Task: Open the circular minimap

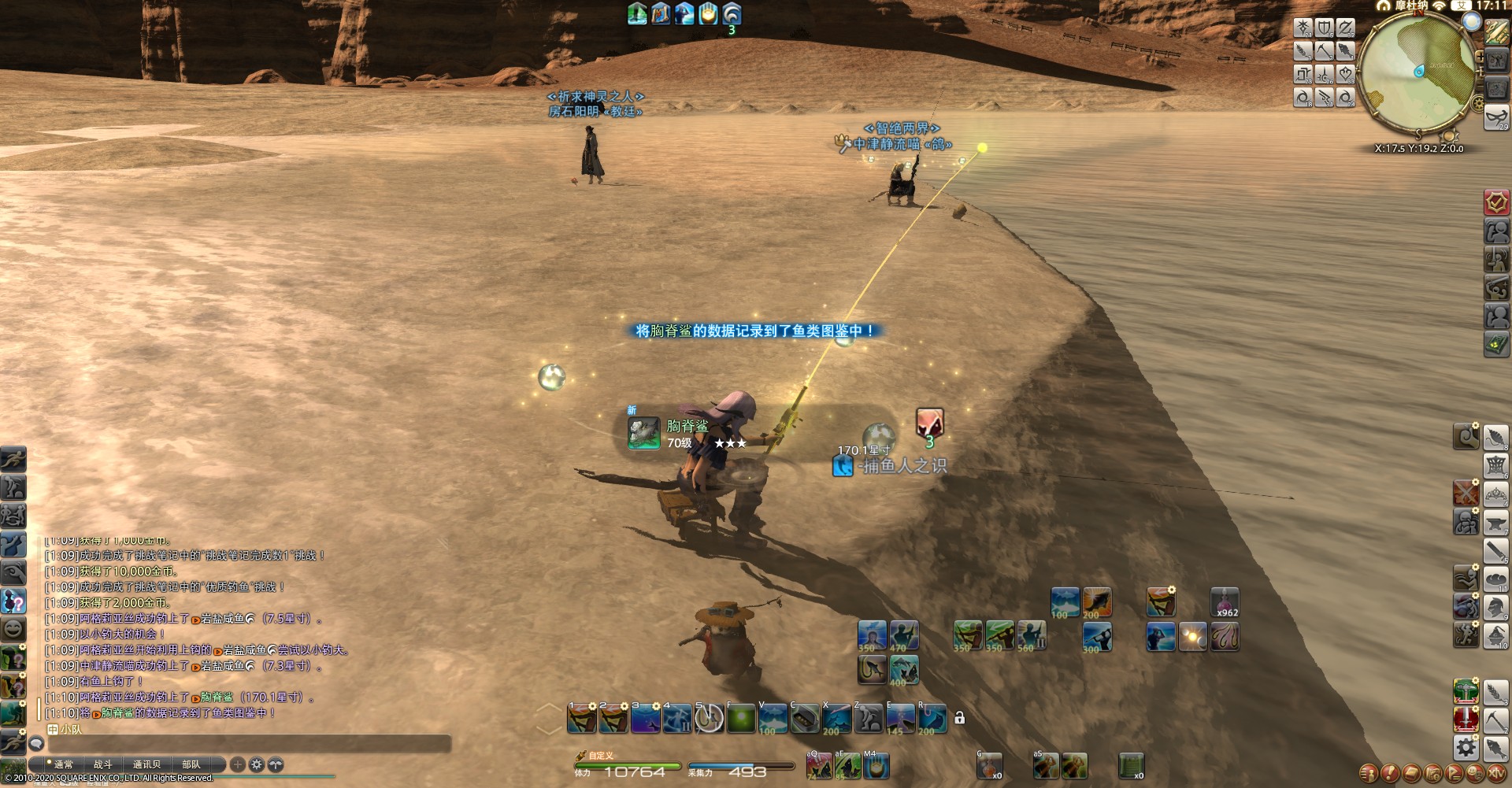Action: point(1417,73)
